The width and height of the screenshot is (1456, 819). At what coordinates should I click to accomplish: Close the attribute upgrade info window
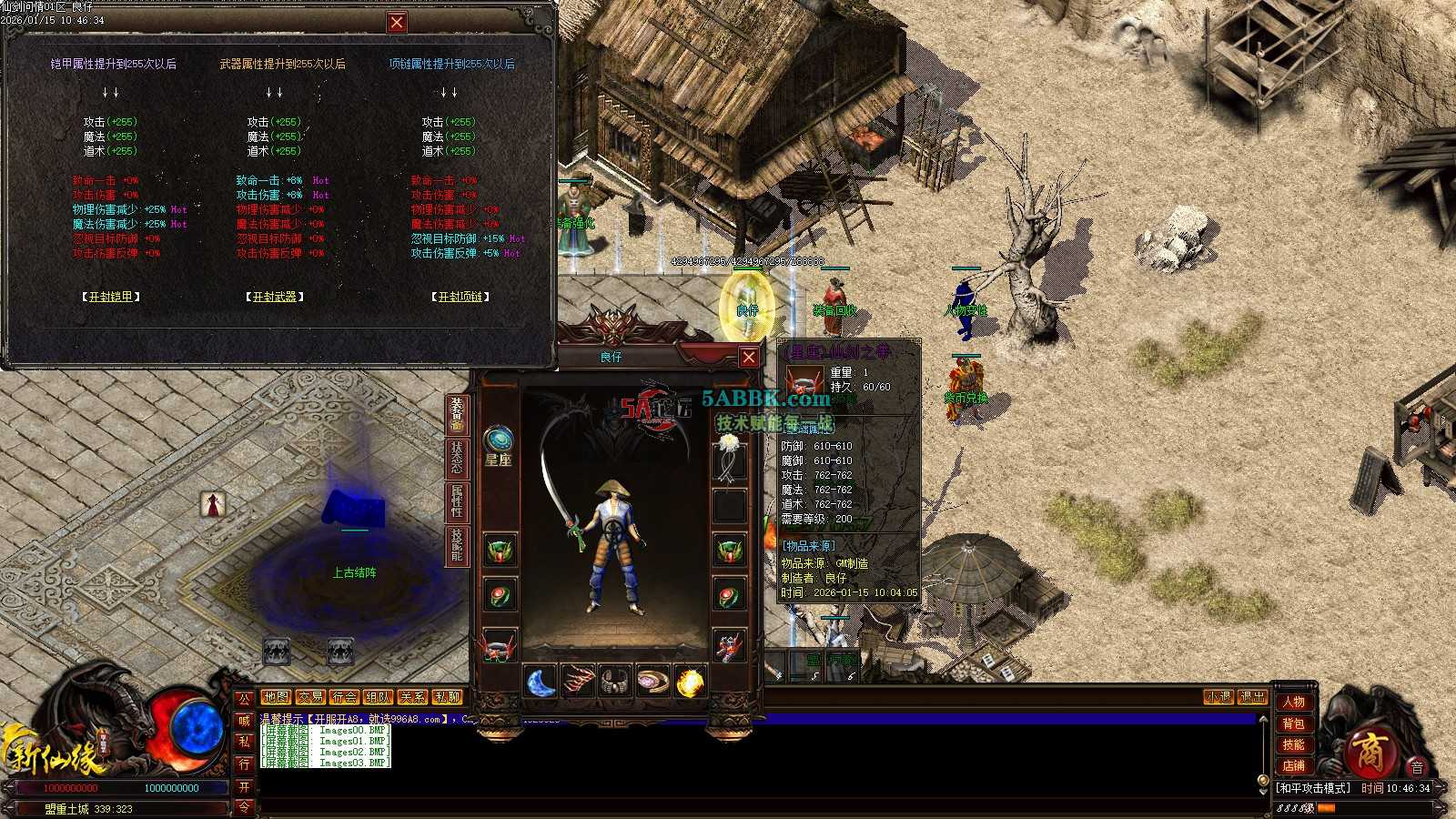397,23
